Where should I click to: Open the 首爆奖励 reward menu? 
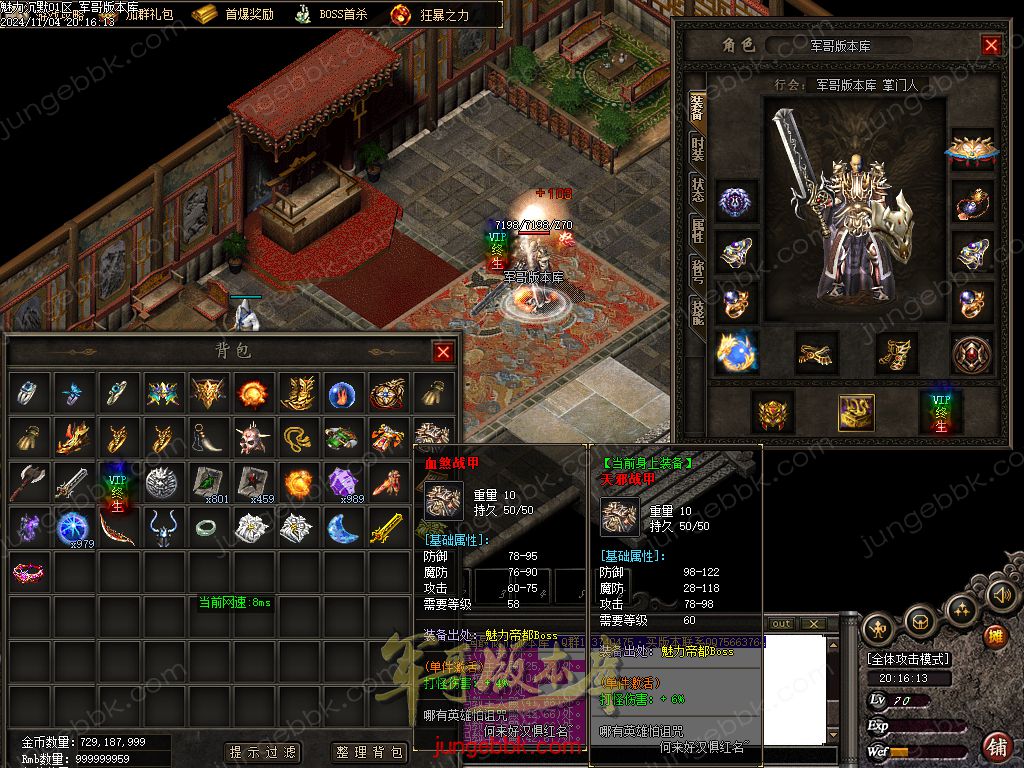[234, 14]
